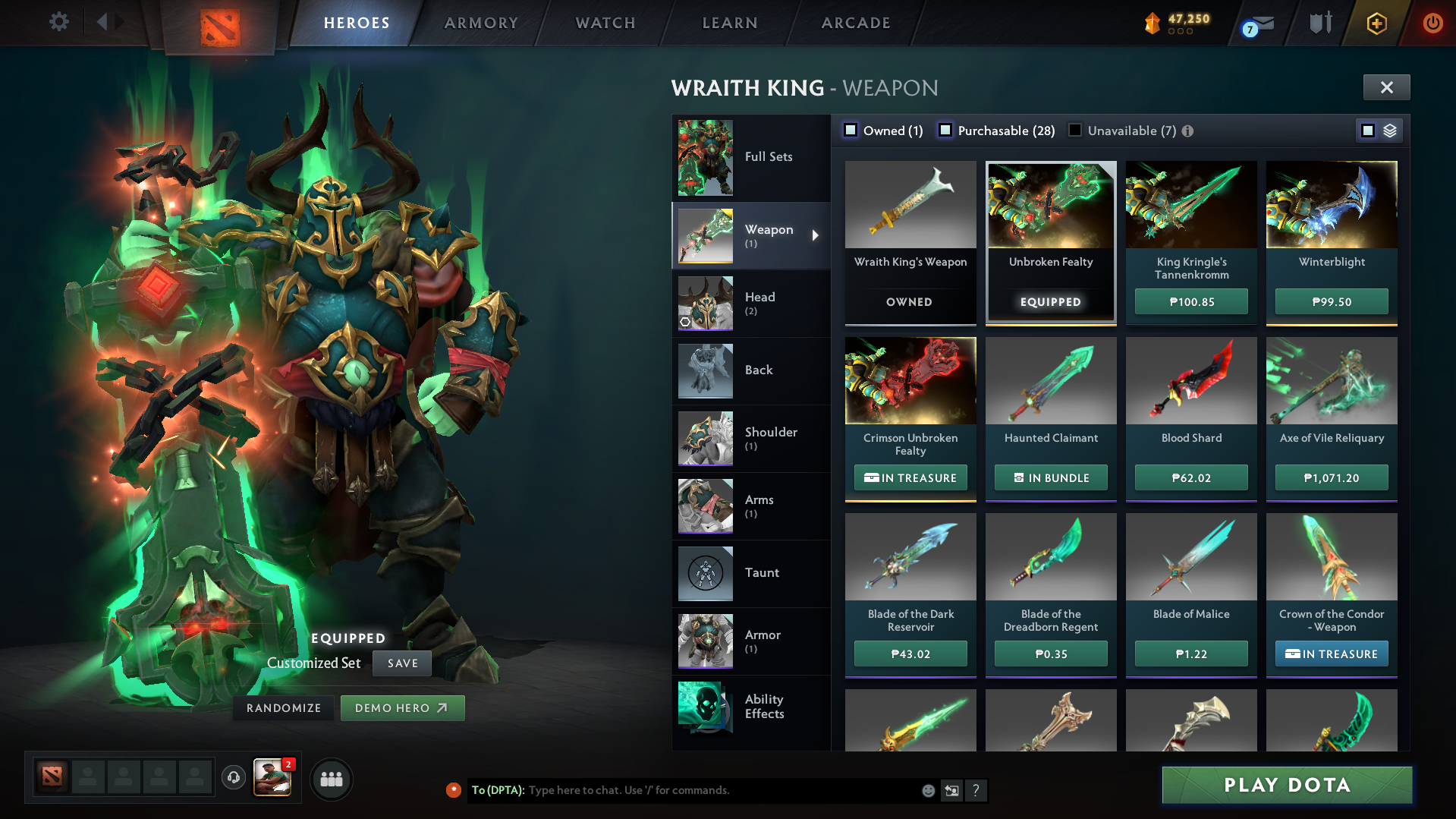Open the notifications envelope with 7 unread
The height and width of the screenshot is (819, 1456).
click(1256, 23)
